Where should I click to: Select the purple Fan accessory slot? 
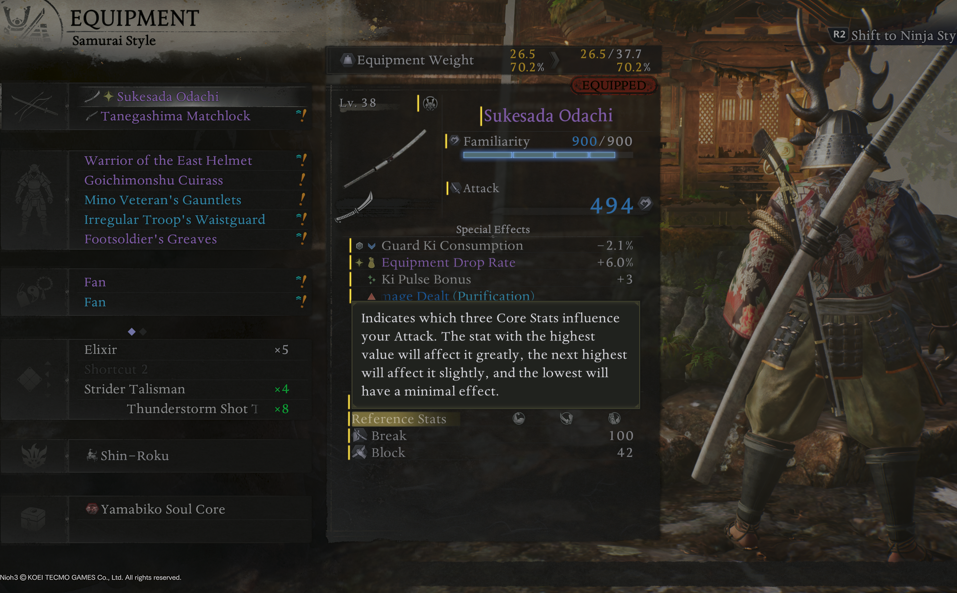tap(95, 283)
